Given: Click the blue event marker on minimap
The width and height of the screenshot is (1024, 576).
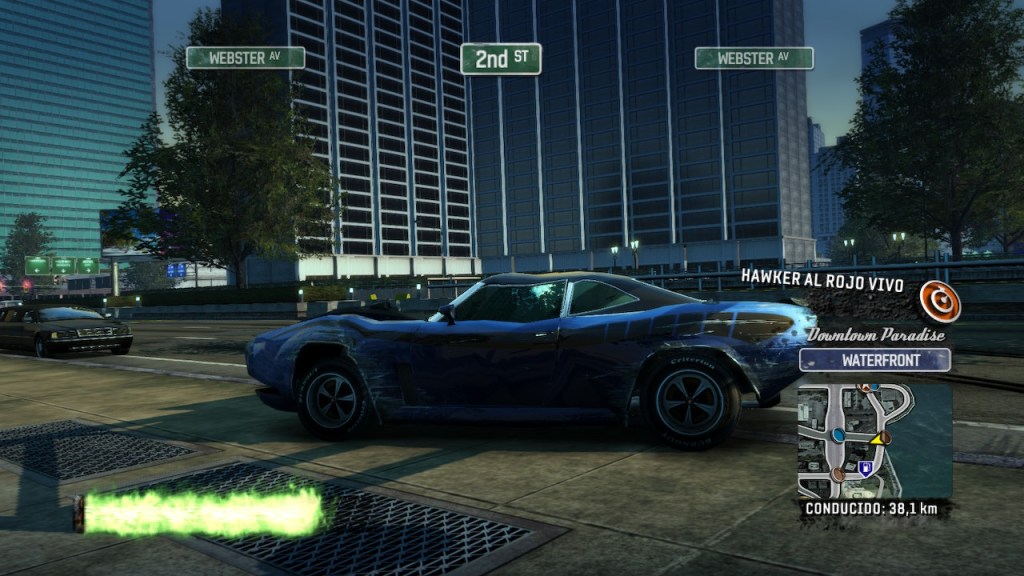Looking at the screenshot, I should (838, 435).
